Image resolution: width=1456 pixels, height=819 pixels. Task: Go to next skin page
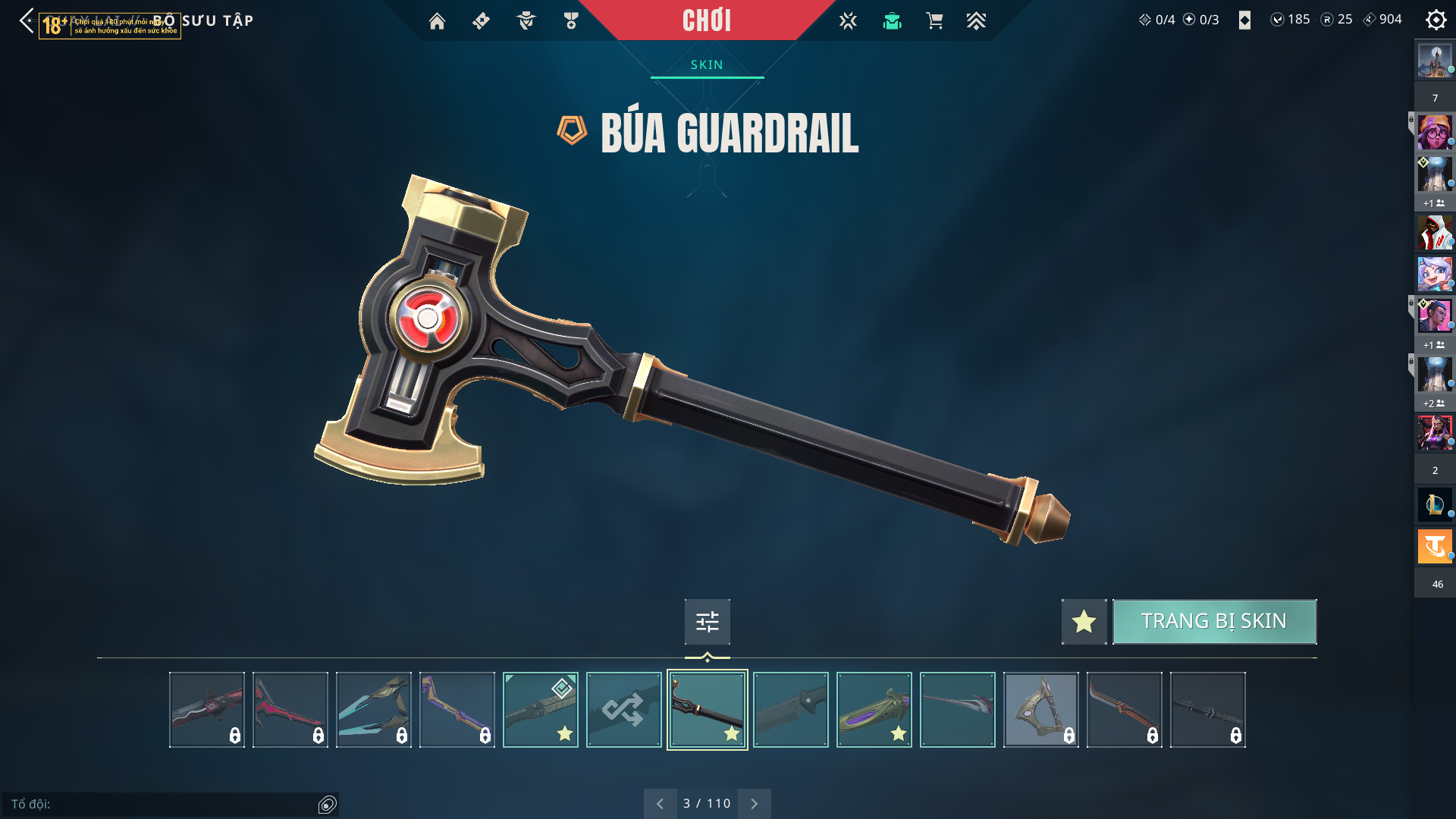click(754, 804)
